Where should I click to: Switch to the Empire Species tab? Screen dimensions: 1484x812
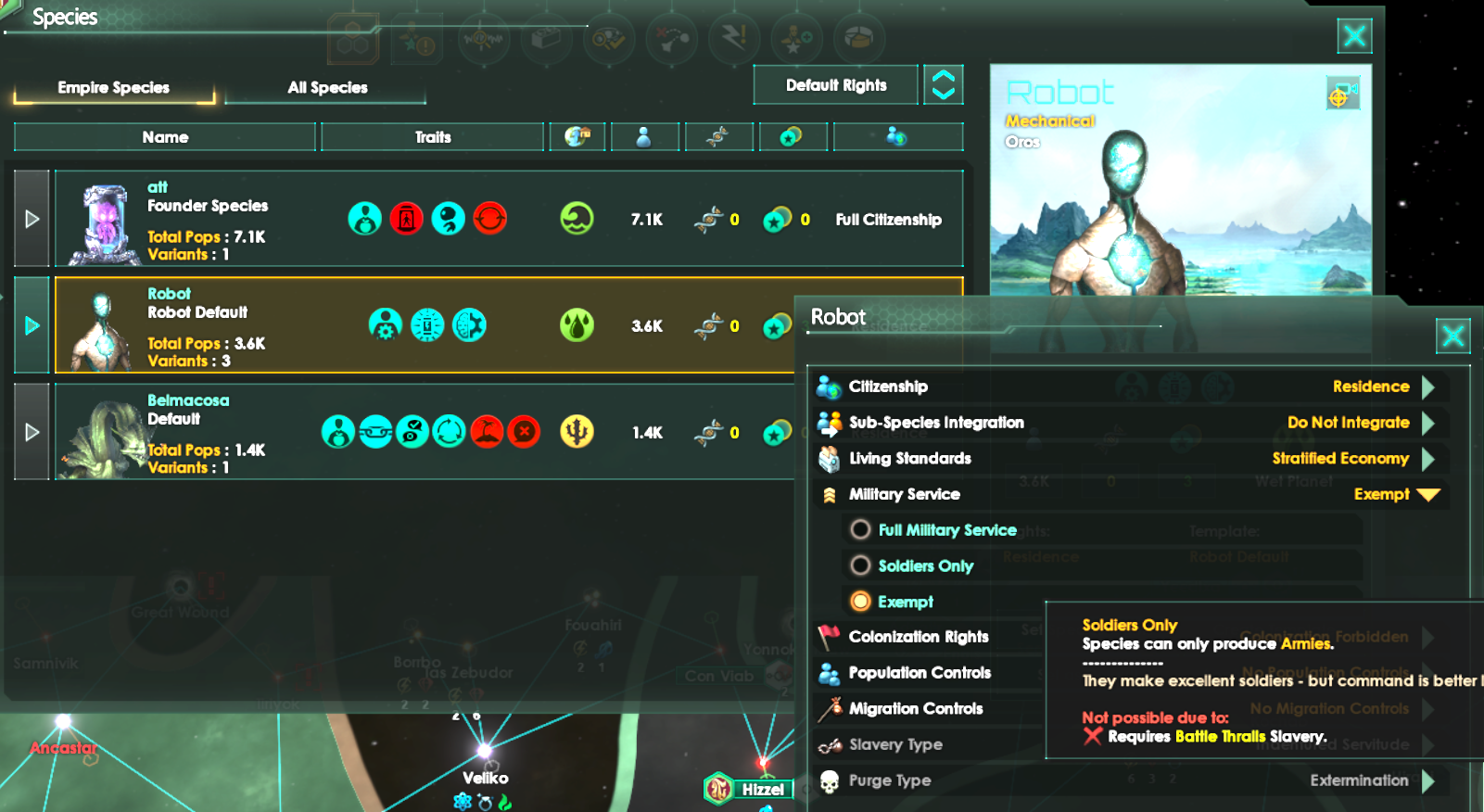(113, 86)
